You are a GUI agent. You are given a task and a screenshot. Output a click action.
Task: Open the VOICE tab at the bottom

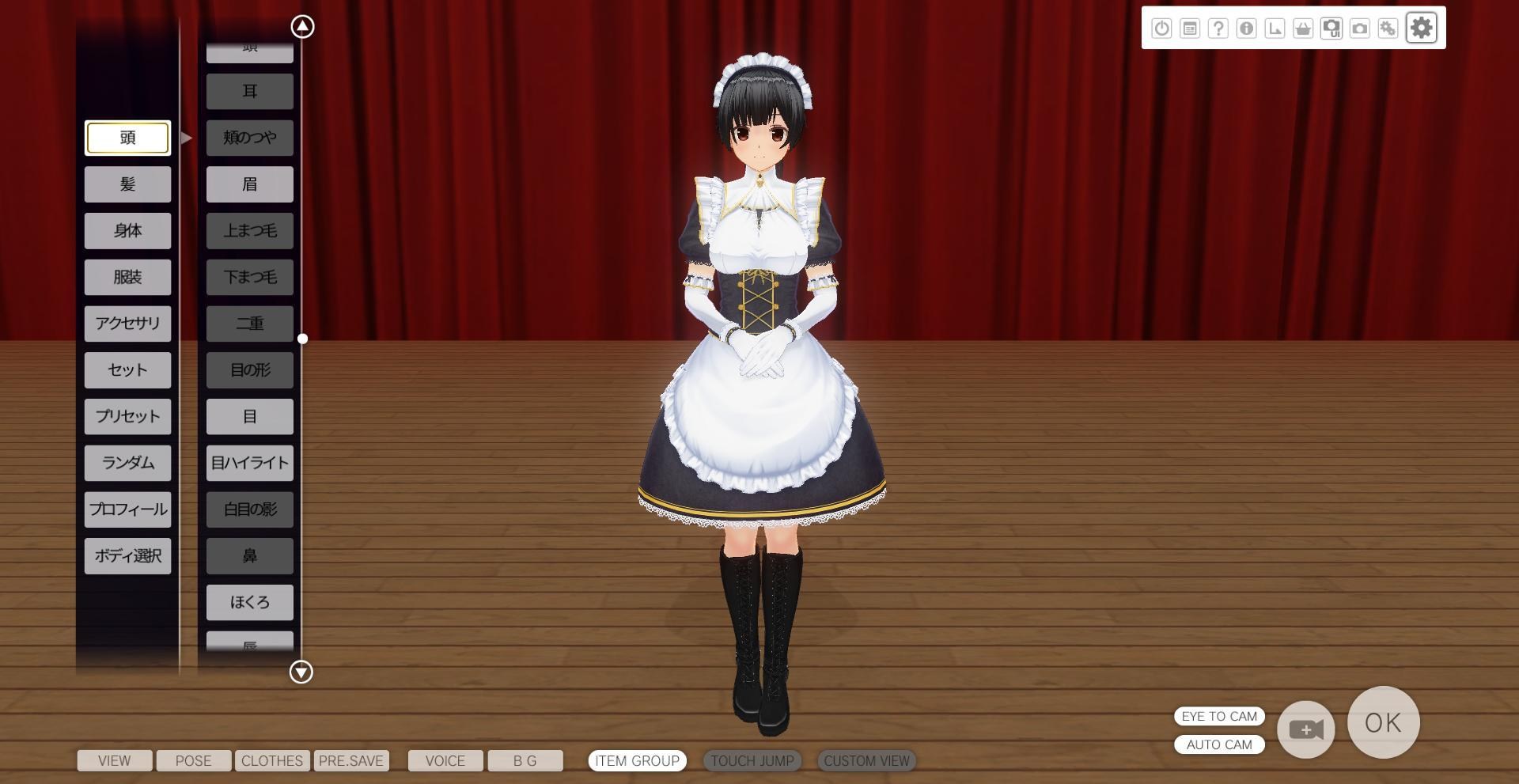445,761
